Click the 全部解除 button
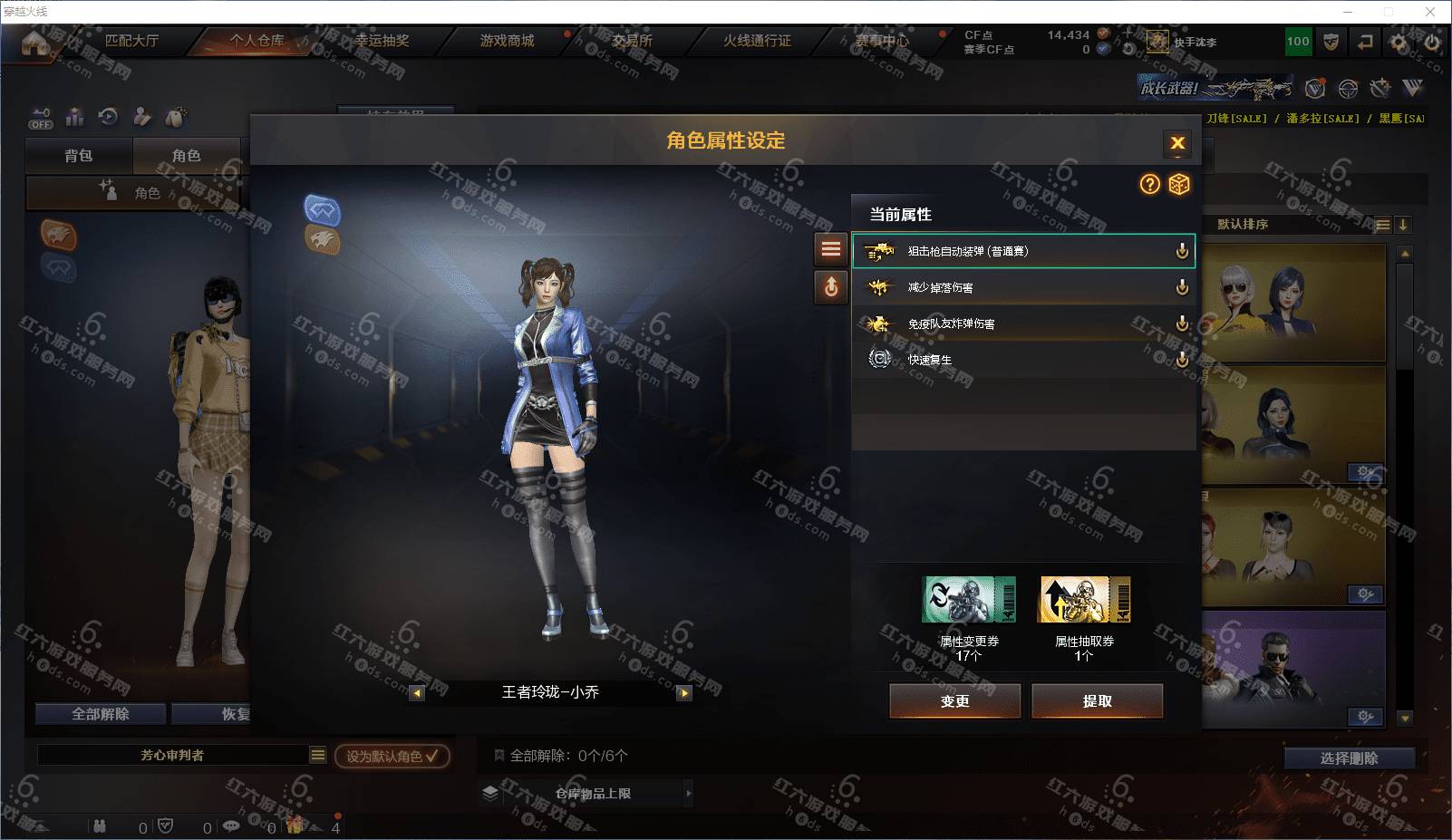This screenshot has width=1452, height=840. click(101, 714)
